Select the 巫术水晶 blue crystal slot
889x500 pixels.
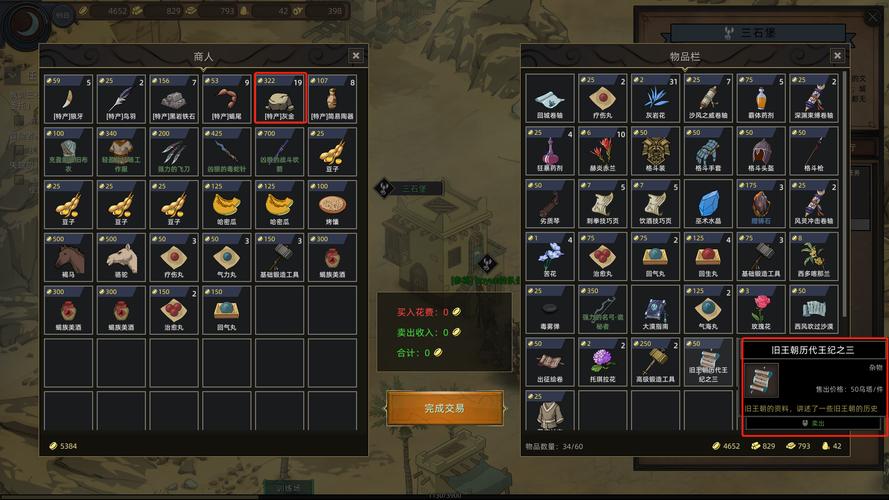point(709,205)
